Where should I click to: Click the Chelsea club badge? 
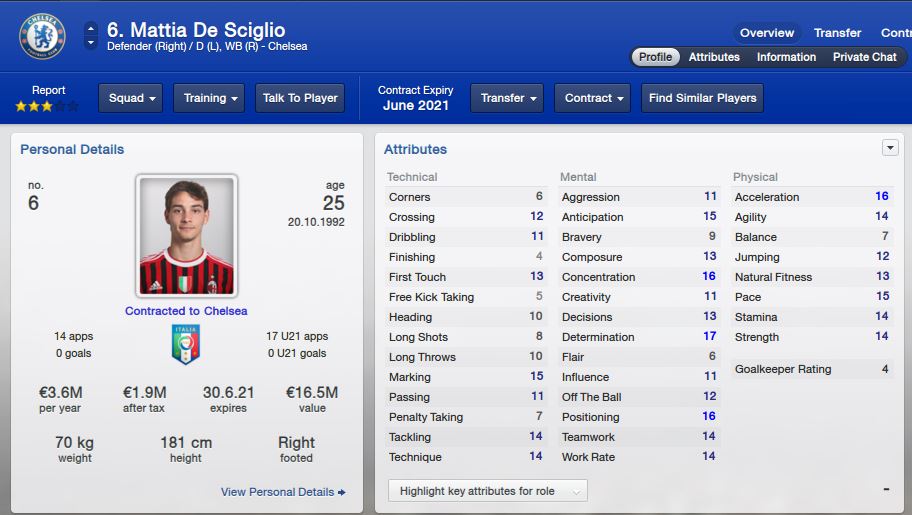click(x=42, y=36)
